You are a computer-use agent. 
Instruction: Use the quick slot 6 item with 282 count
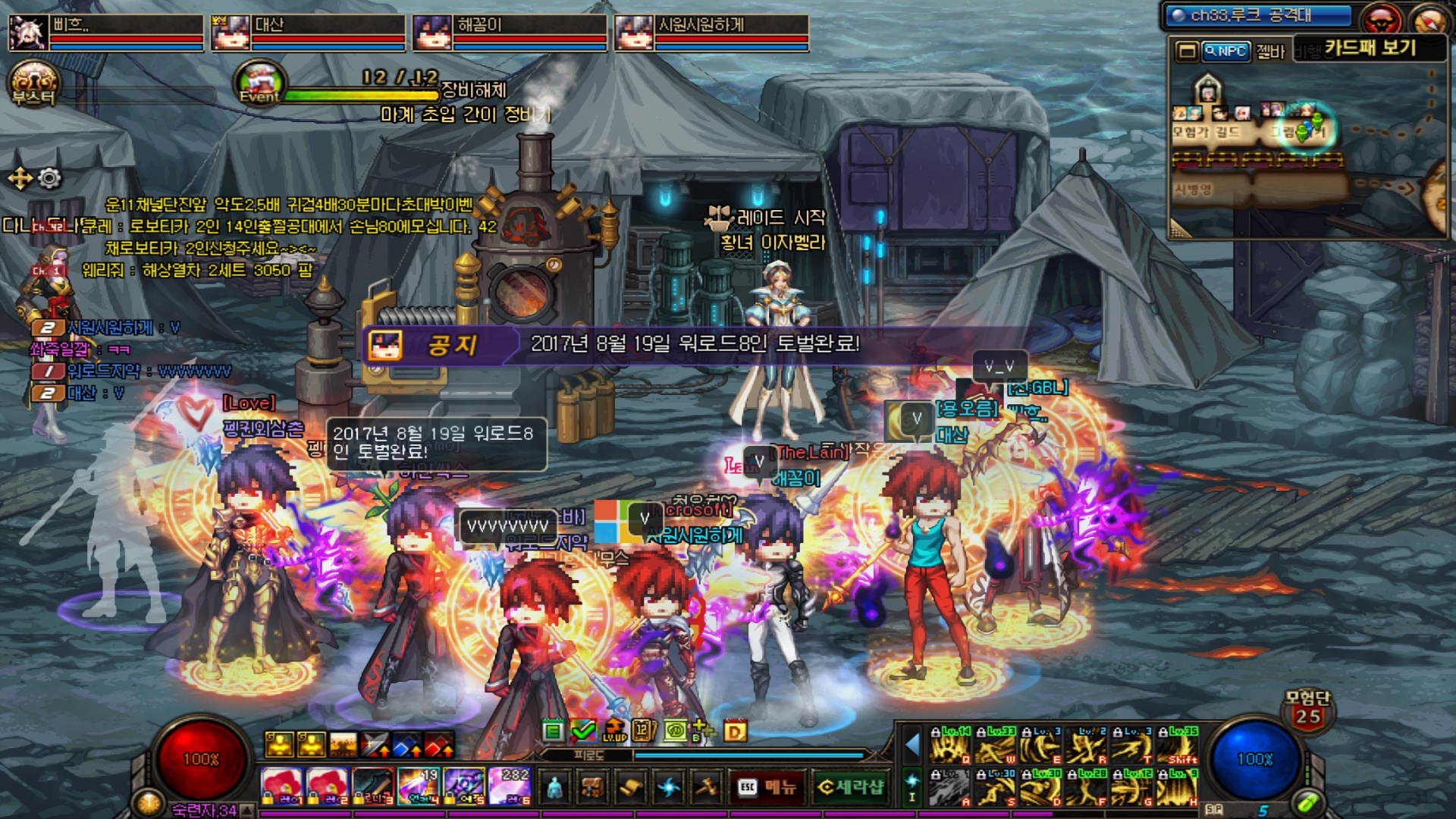[510, 786]
